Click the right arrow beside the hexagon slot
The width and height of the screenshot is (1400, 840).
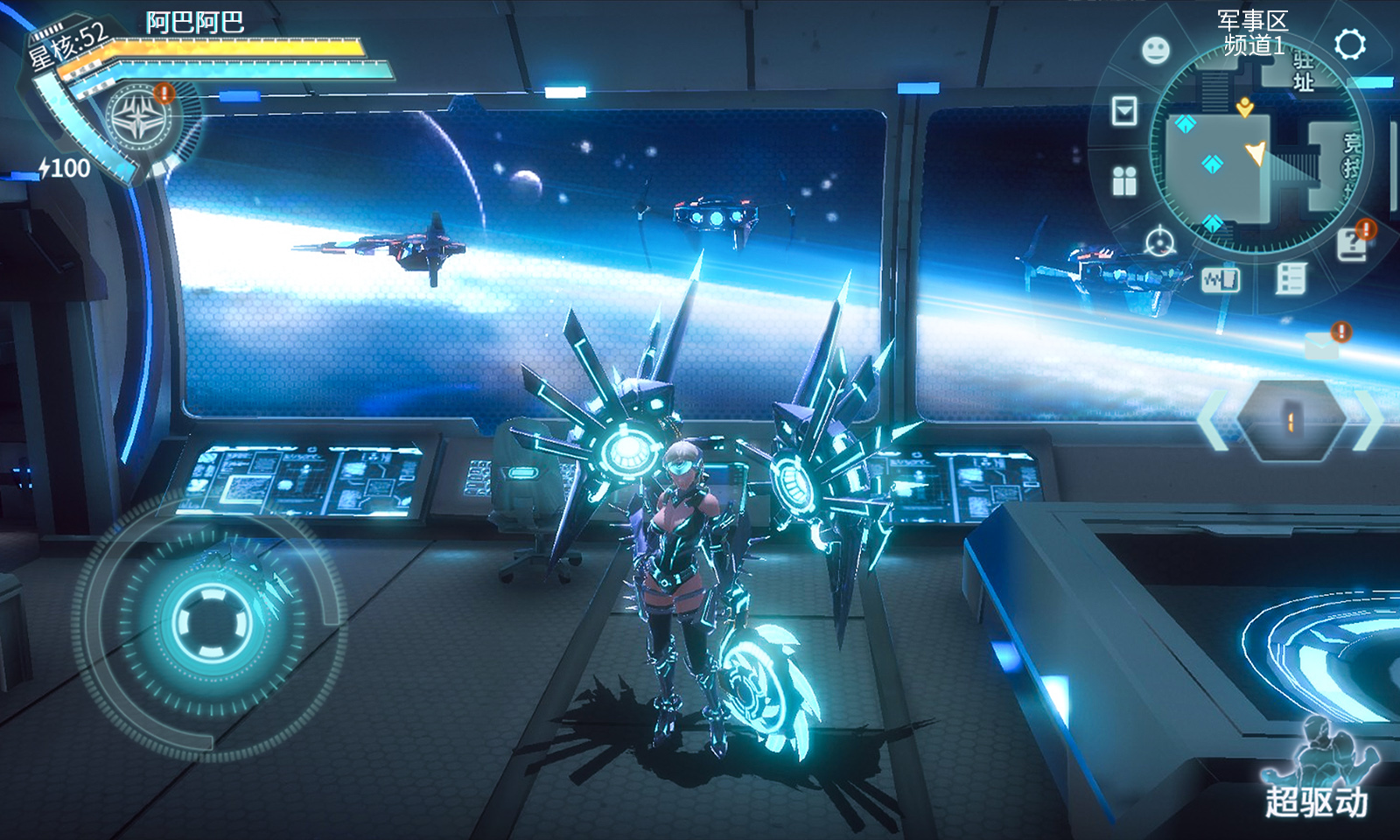tap(1368, 421)
